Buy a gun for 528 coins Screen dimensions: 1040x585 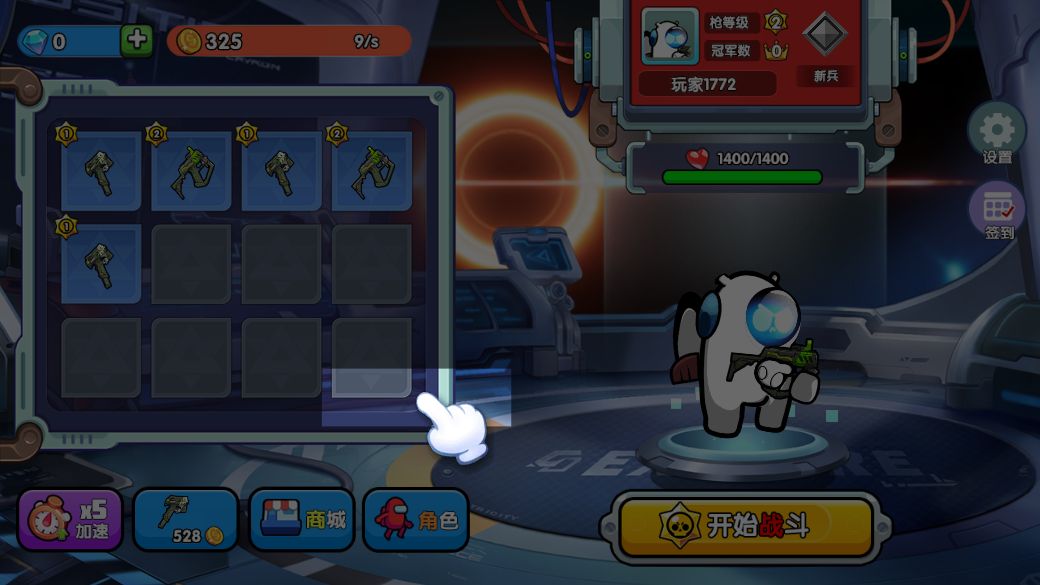186,521
